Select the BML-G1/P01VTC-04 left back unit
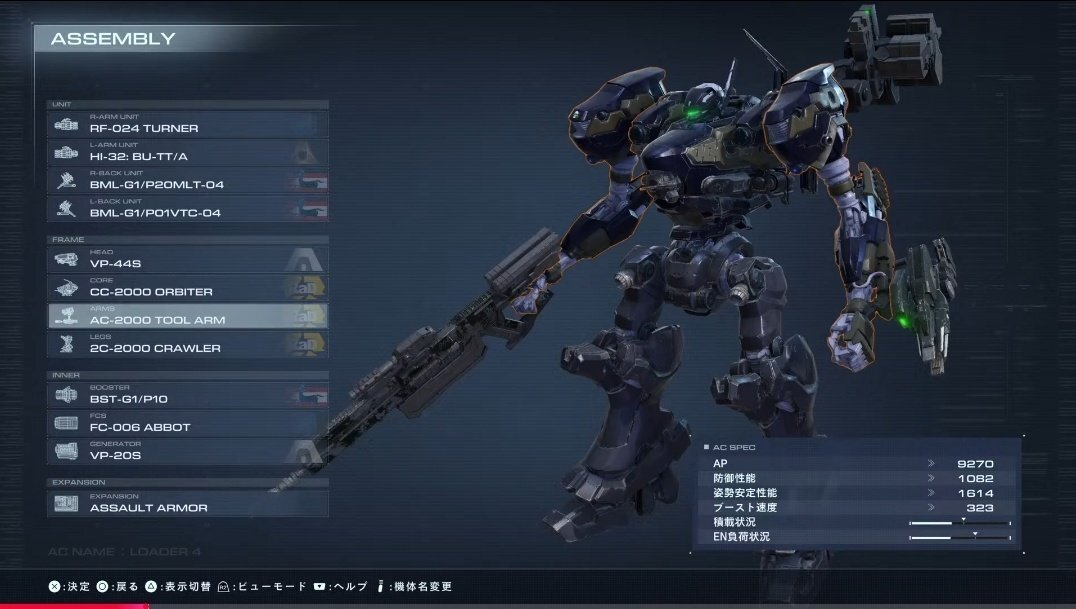1076x609 pixels. coord(188,208)
